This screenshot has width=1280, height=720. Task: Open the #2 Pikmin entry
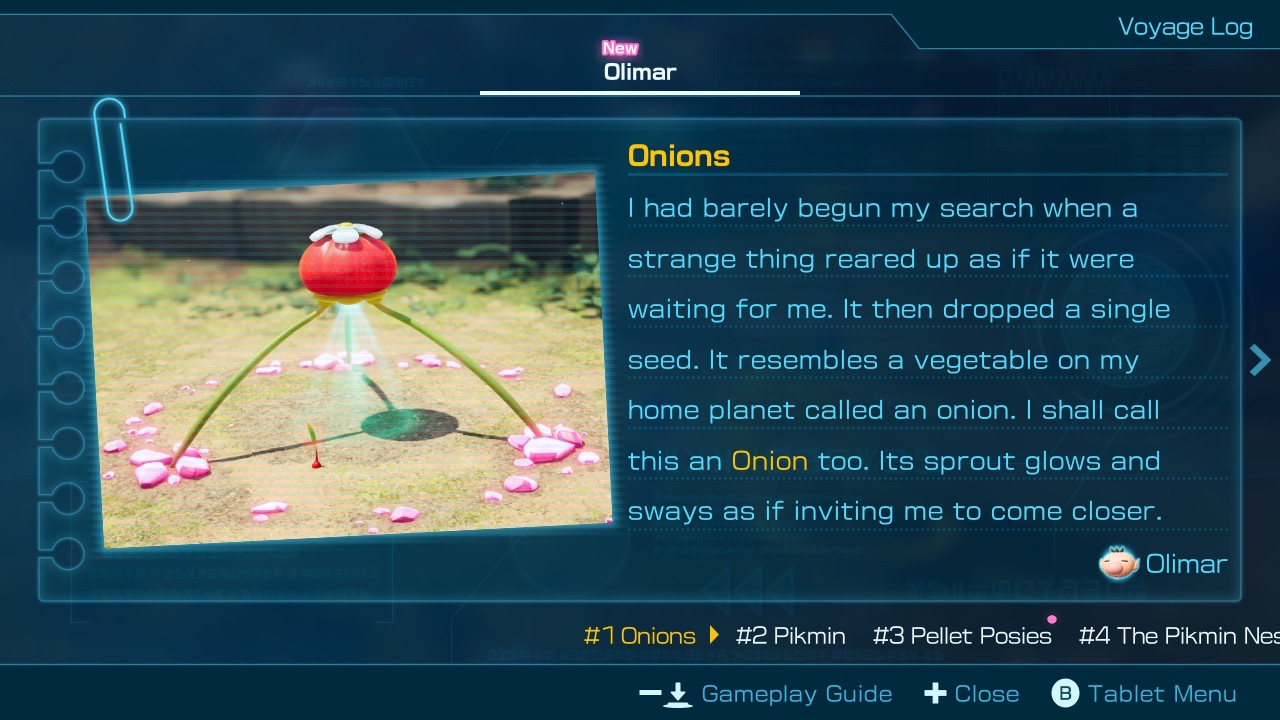[x=790, y=636]
